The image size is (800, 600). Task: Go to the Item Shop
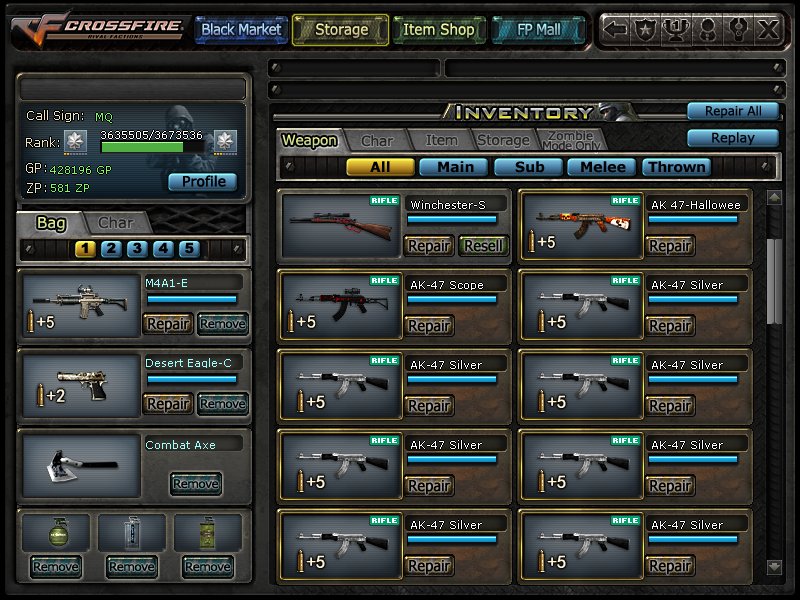coord(438,30)
